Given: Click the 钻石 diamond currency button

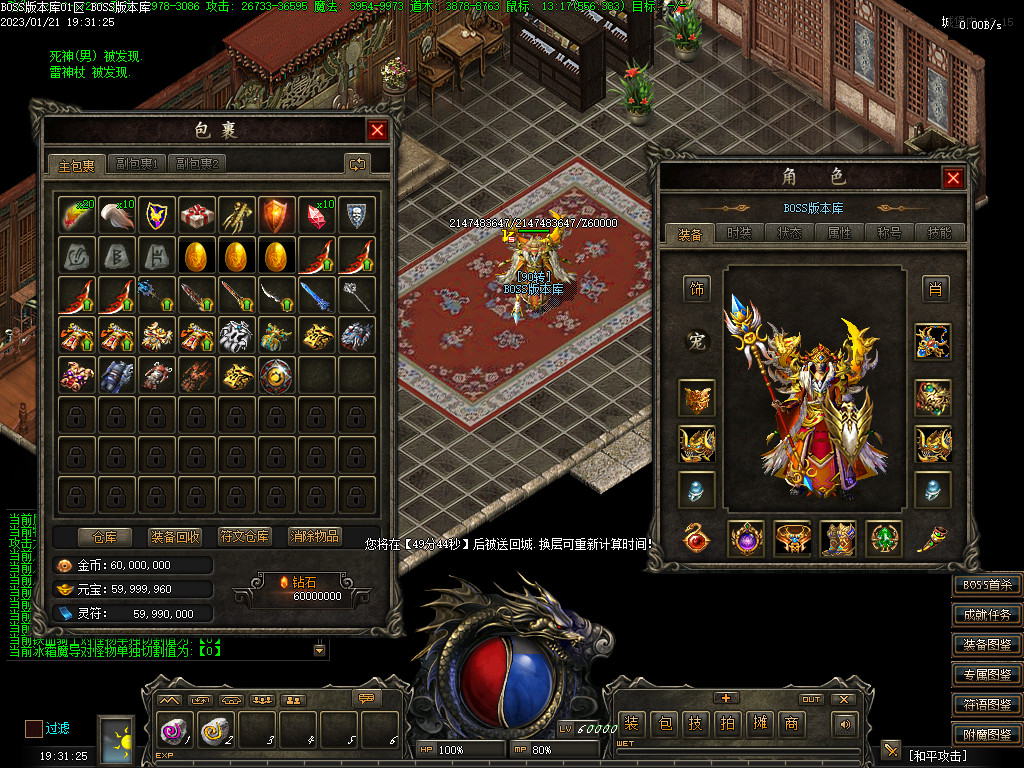Looking at the screenshot, I should (316, 588).
